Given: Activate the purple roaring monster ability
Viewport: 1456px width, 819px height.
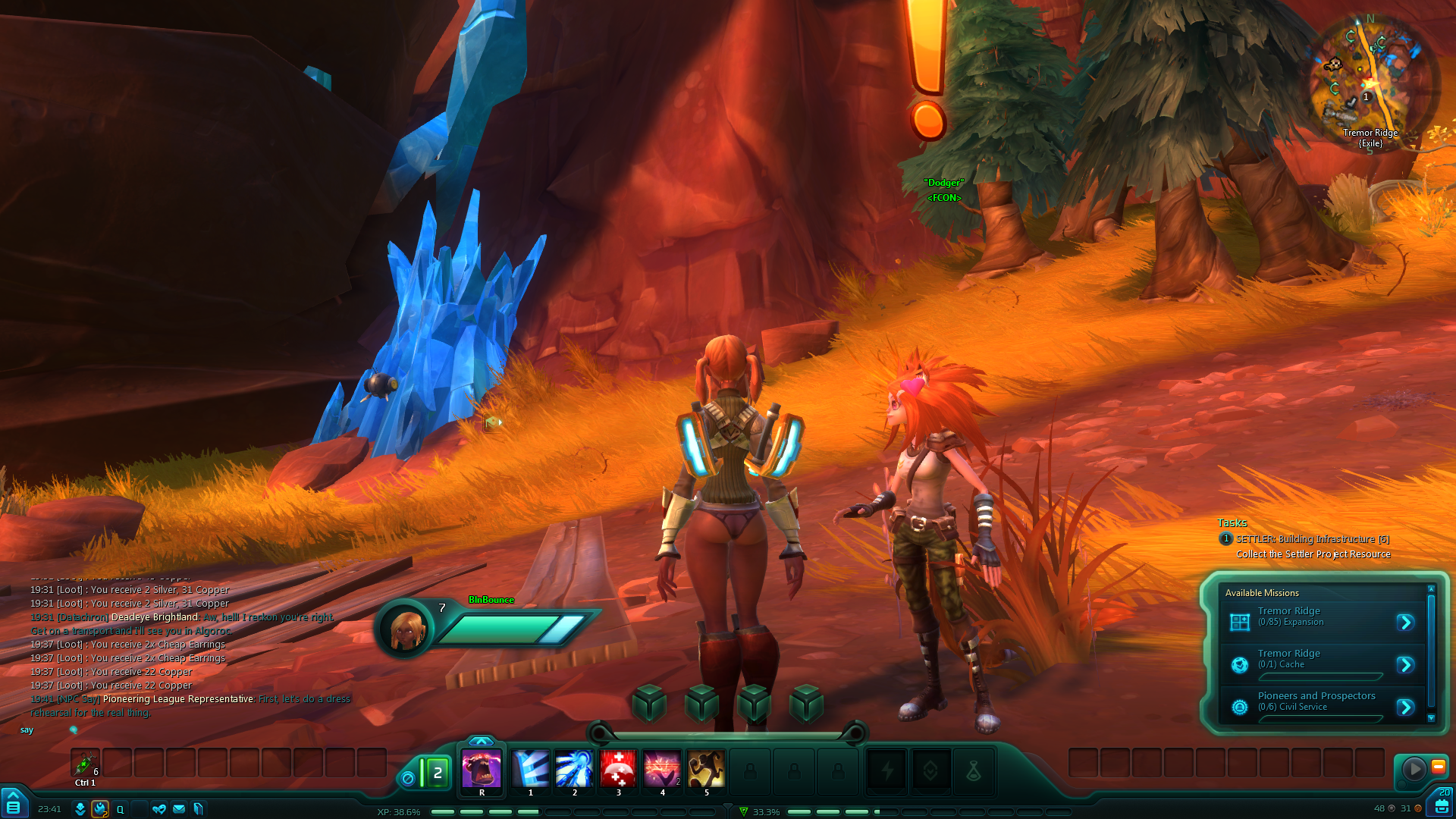Looking at the screenshot, I should point(482,769).
